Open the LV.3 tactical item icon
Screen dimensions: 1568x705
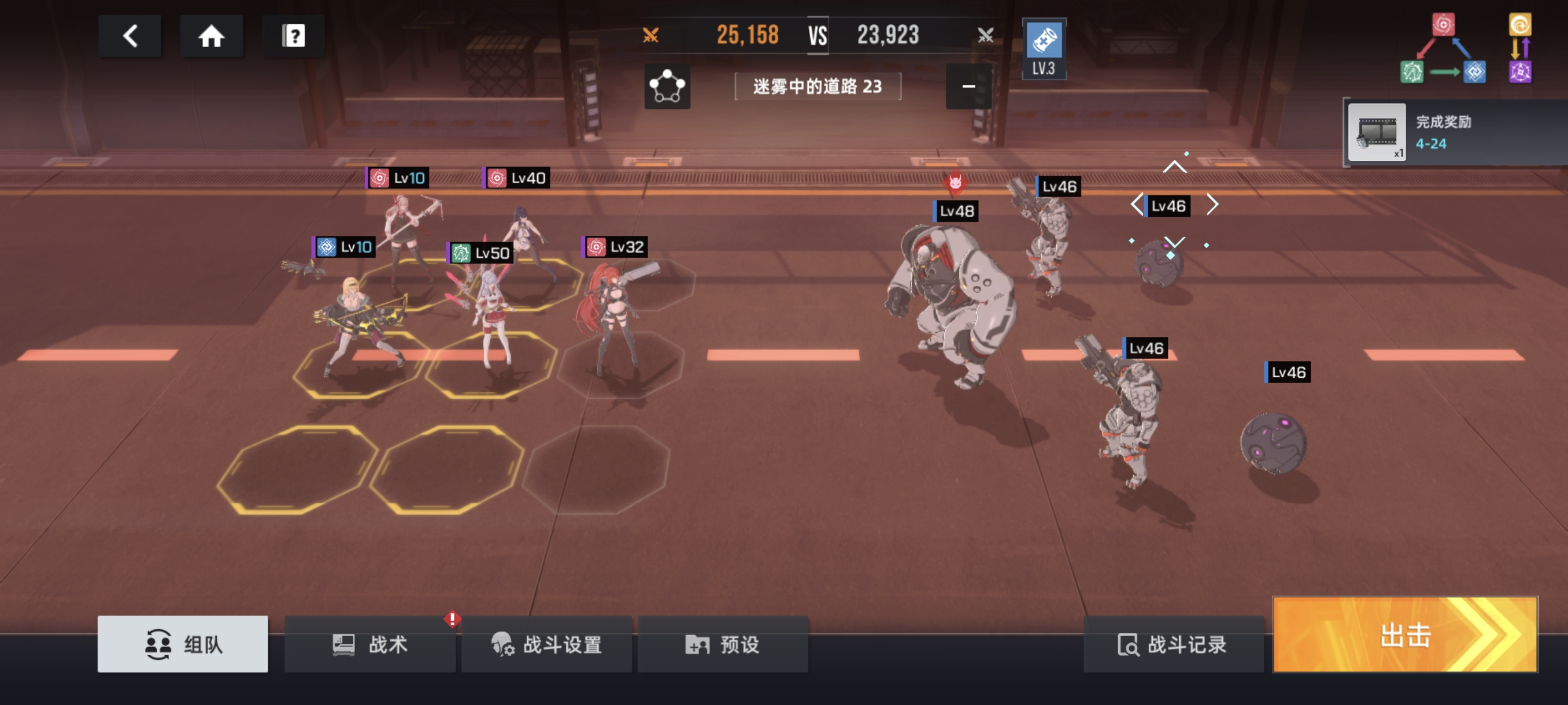click(1043, 49)
